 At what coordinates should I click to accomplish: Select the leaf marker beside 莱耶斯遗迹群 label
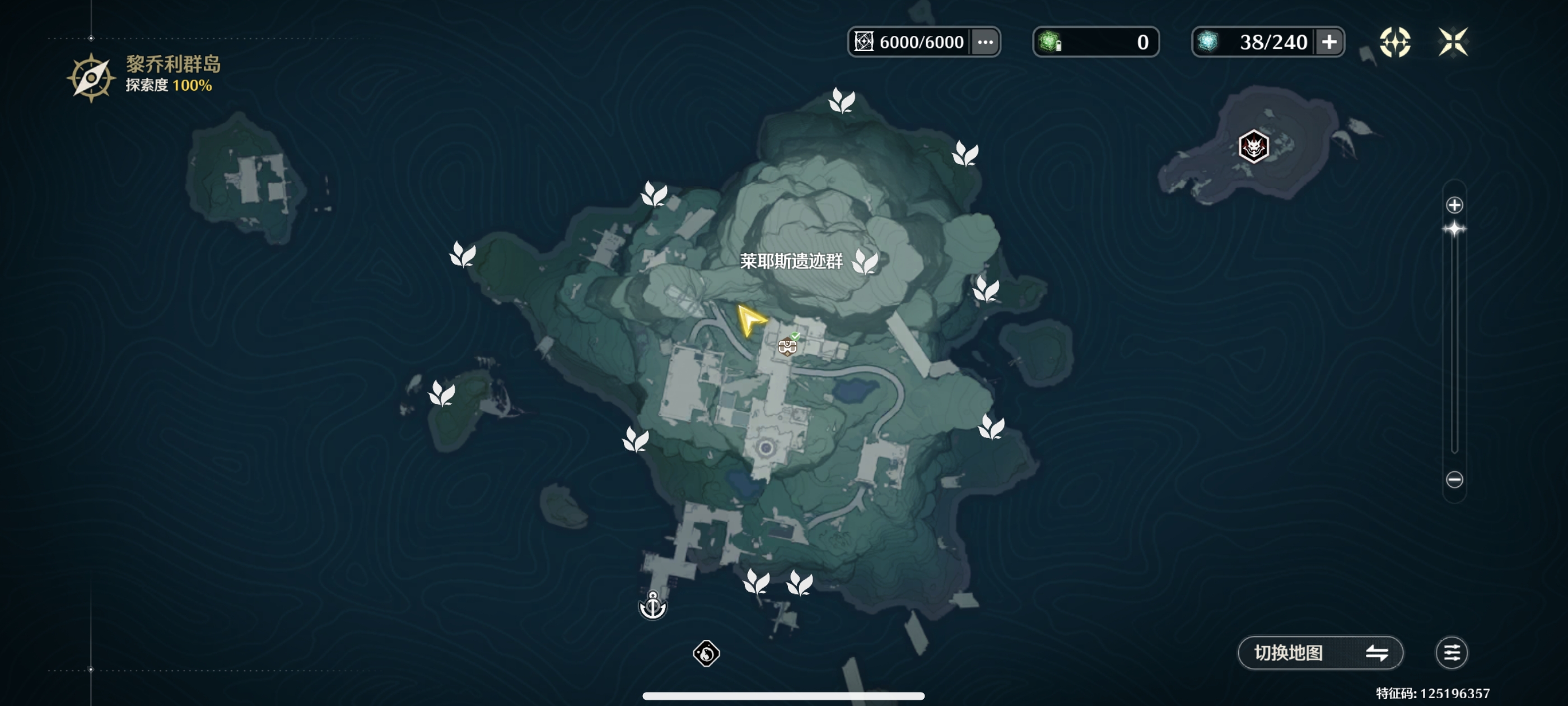(x=864, y=262)
